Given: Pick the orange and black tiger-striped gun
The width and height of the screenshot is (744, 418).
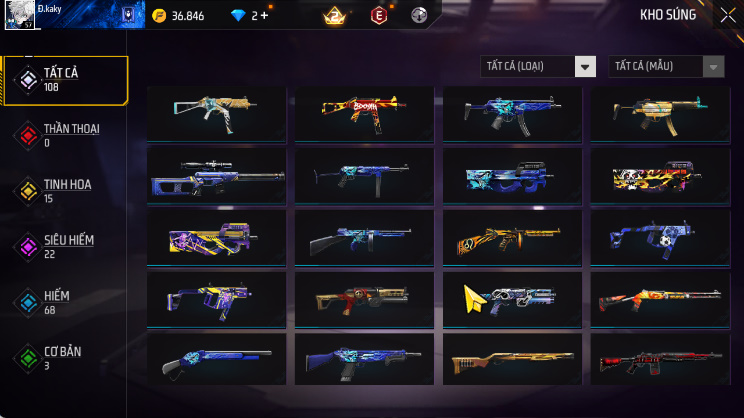Looking at the screenshot, I should (512, 238).
